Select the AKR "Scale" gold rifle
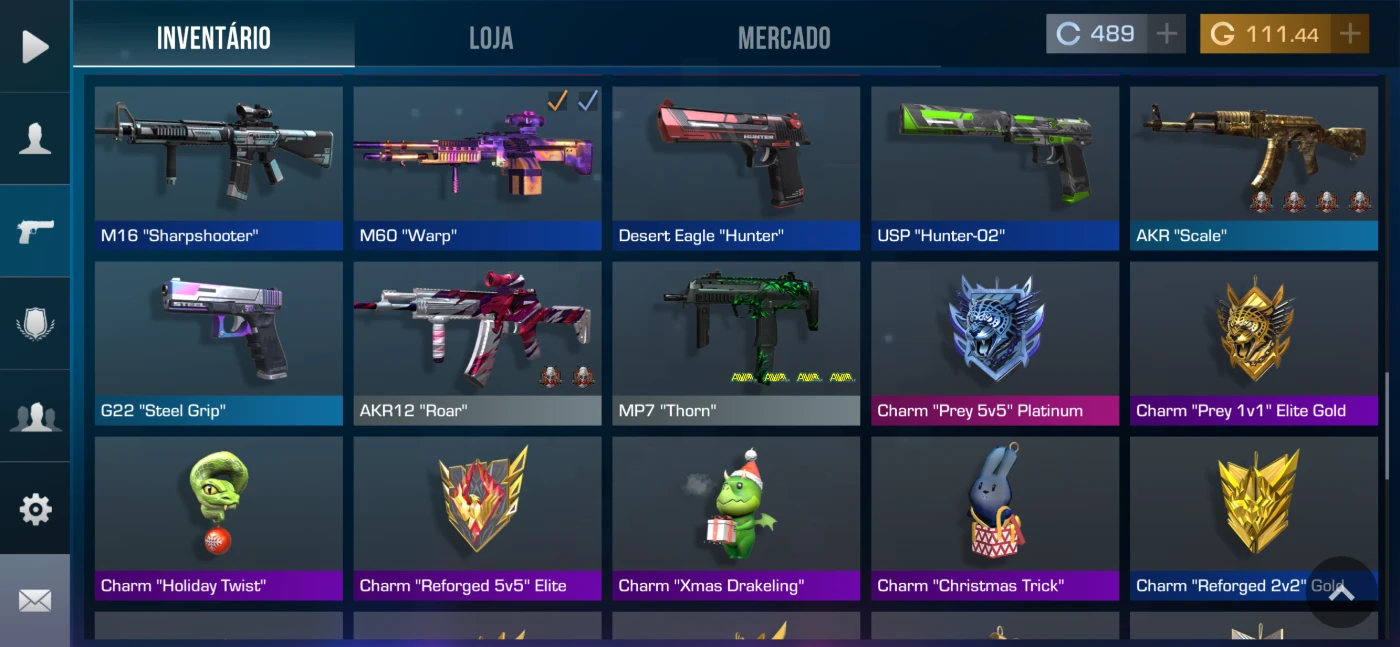 point(1254,167)
